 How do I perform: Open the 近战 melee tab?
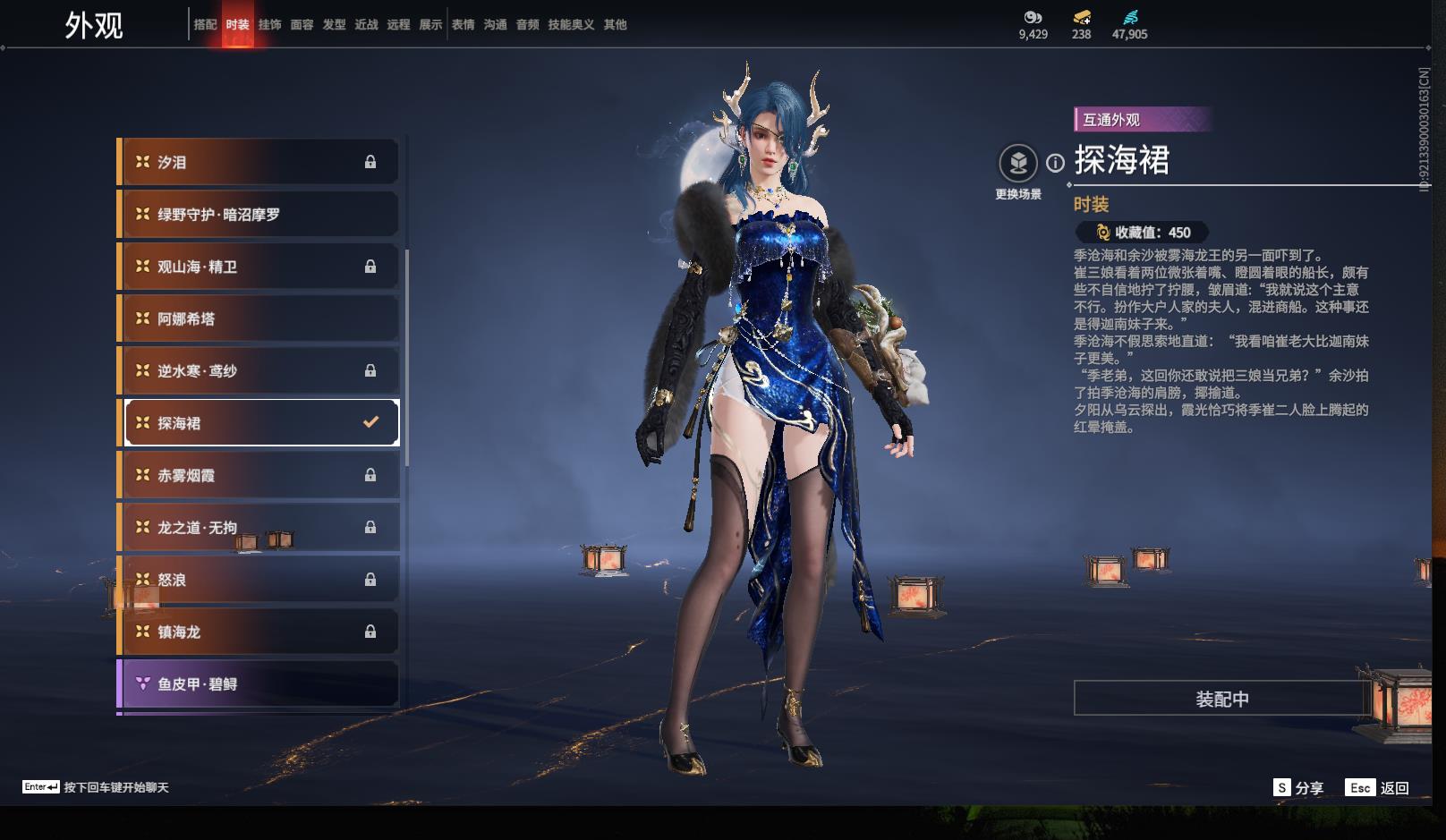[x=366, y=25]
